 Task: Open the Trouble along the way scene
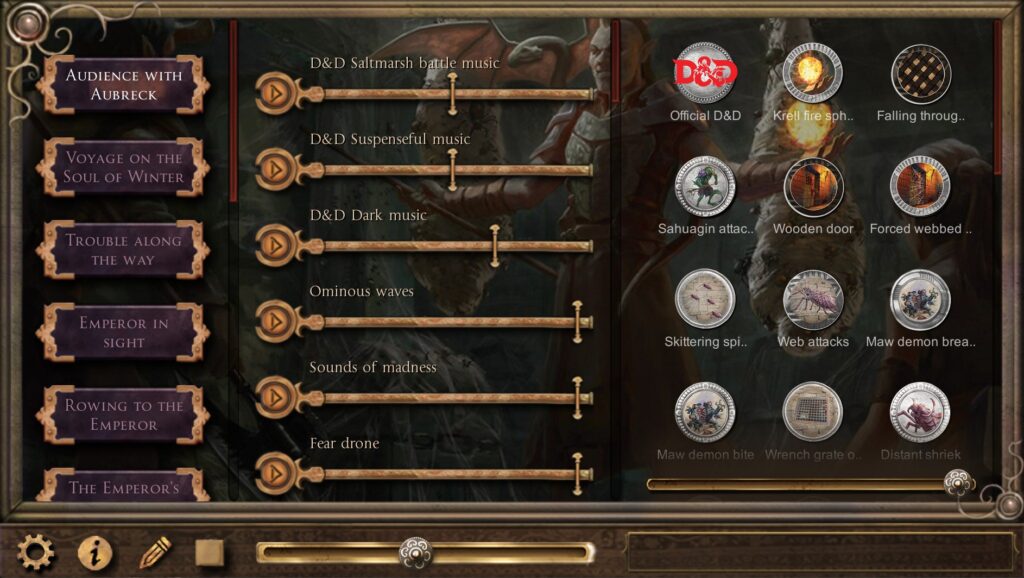[123, 250]
